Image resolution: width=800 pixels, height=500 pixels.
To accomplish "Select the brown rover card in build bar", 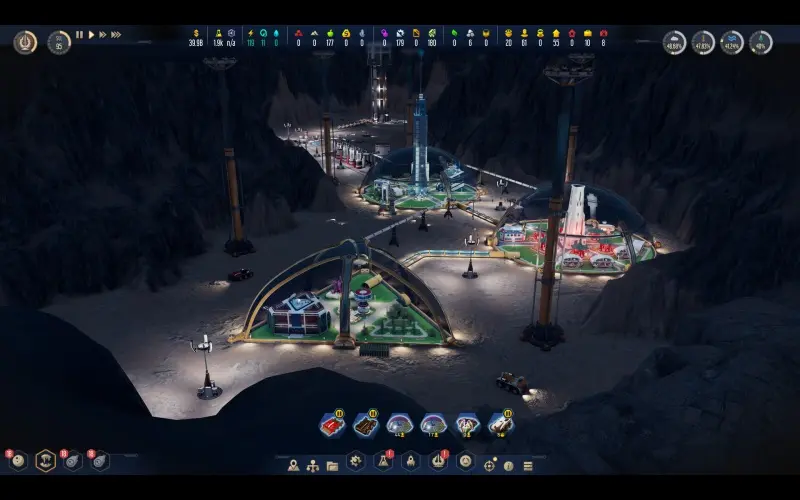I will (x=366, y=425).
